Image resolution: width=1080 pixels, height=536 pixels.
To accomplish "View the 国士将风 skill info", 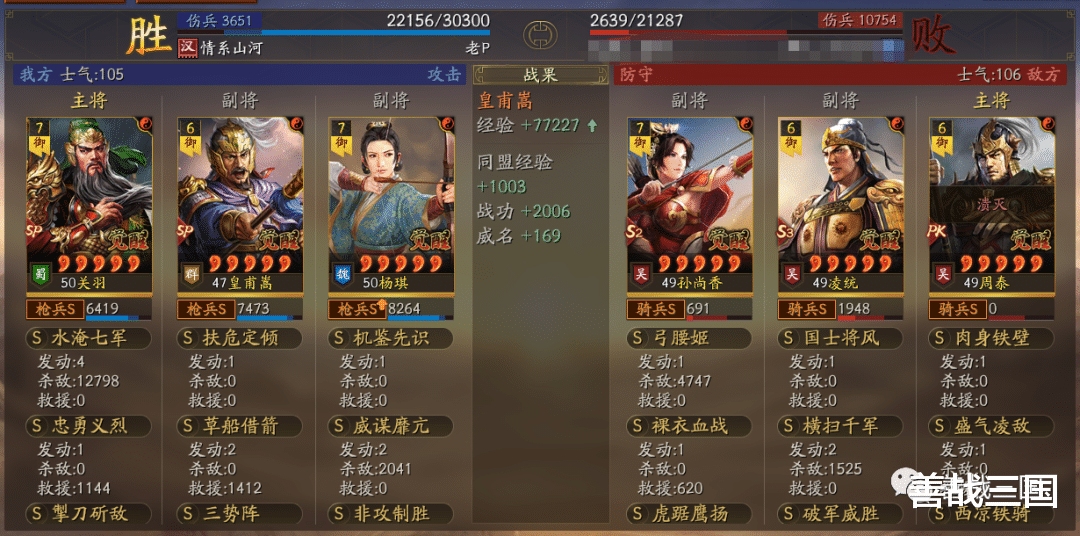I will point(841,338).
